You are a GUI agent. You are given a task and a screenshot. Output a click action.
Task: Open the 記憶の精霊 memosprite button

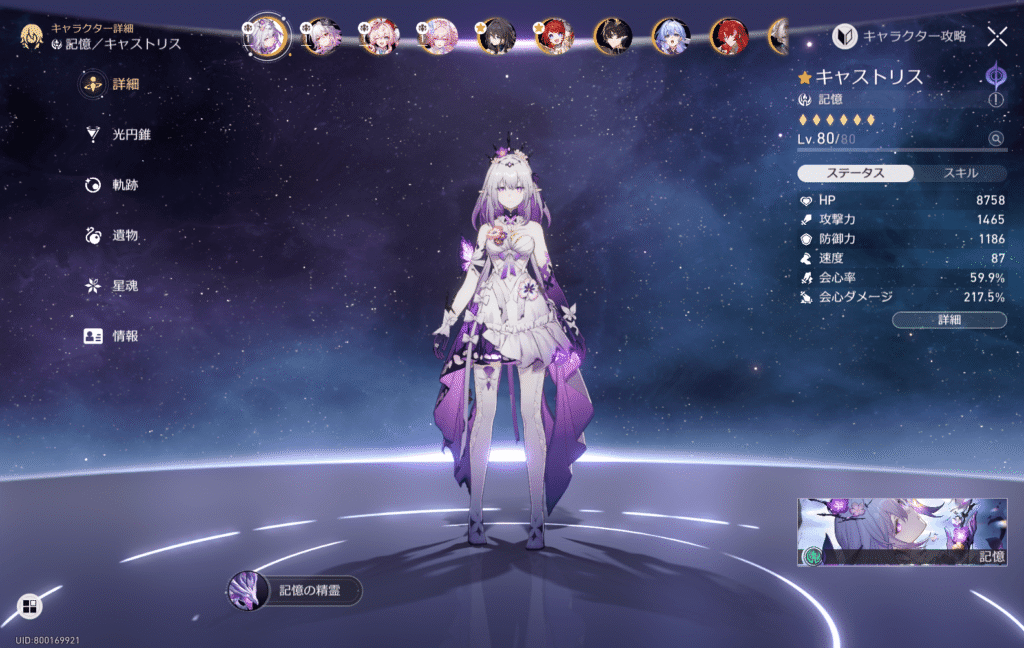tap(295, 590)
